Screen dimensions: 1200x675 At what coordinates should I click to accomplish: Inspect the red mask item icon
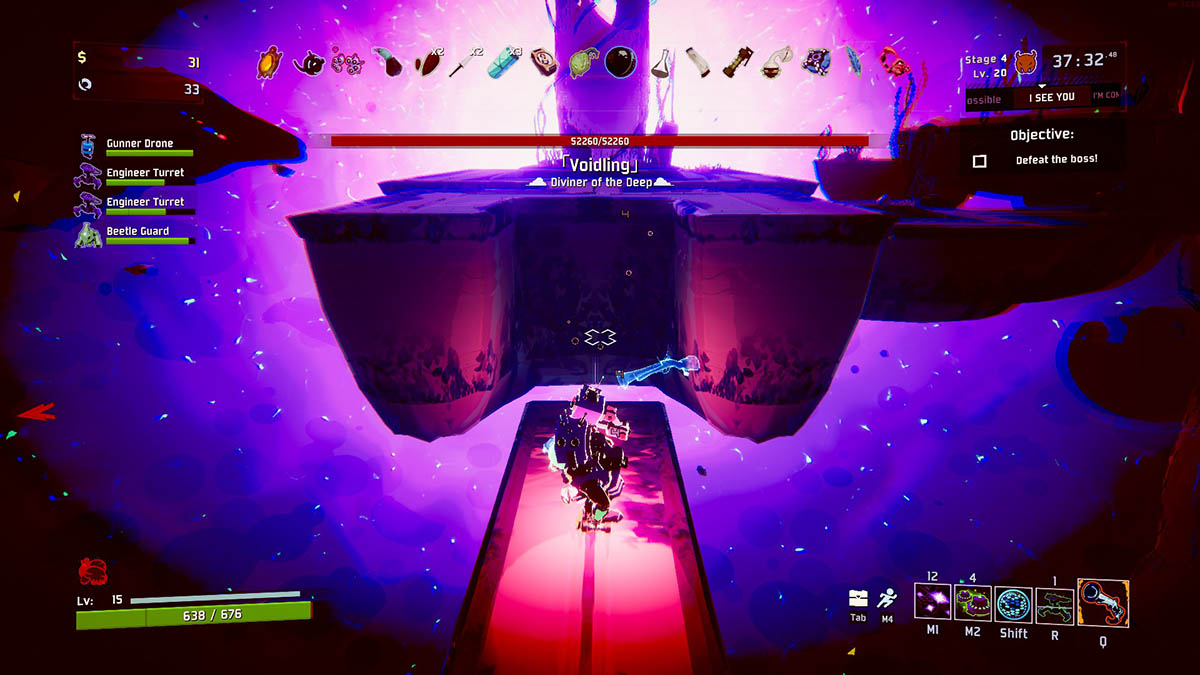tap(892, 62)
